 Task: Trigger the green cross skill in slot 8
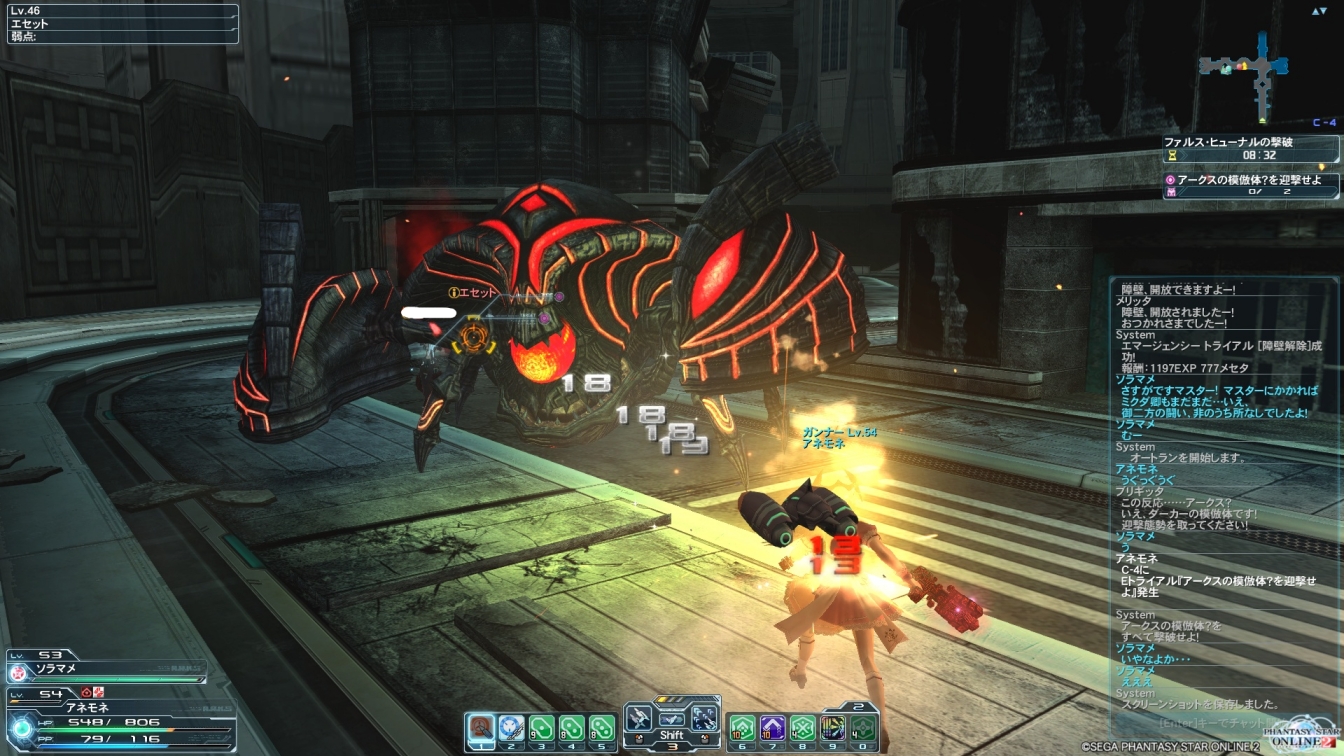pyautogui.click(x=802, y=727)
